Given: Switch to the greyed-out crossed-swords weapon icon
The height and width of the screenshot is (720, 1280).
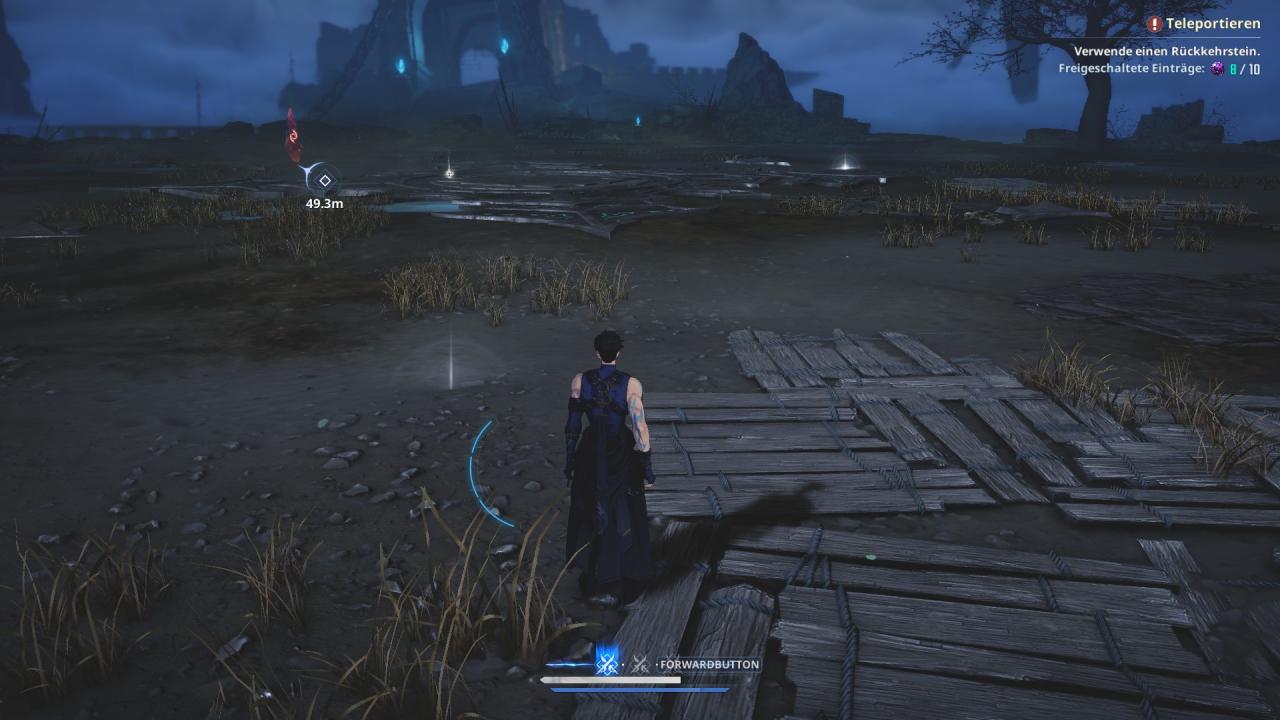Looking at the screenshot, I should (x=640, y=664).
